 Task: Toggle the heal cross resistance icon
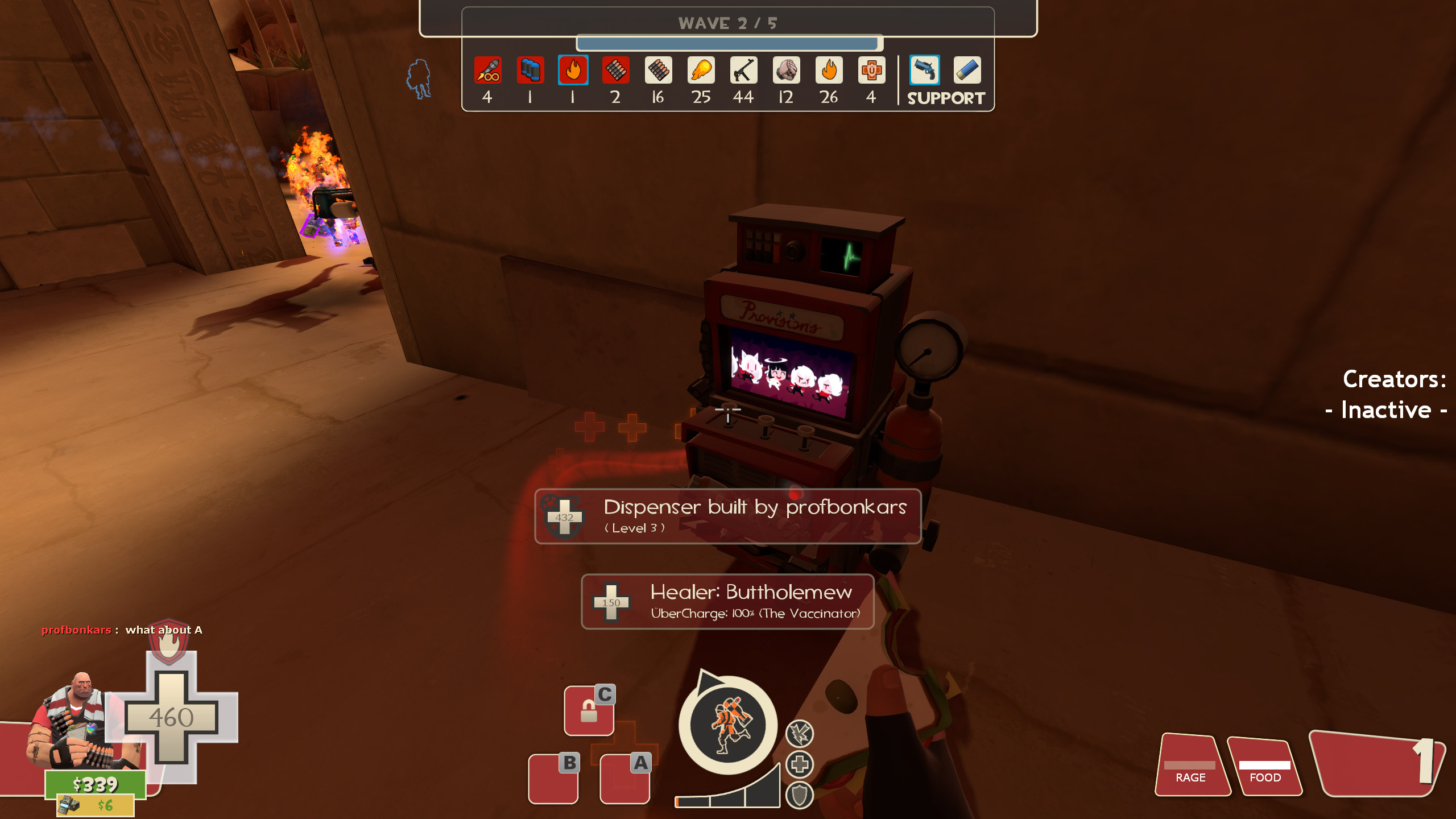(799, 765)
